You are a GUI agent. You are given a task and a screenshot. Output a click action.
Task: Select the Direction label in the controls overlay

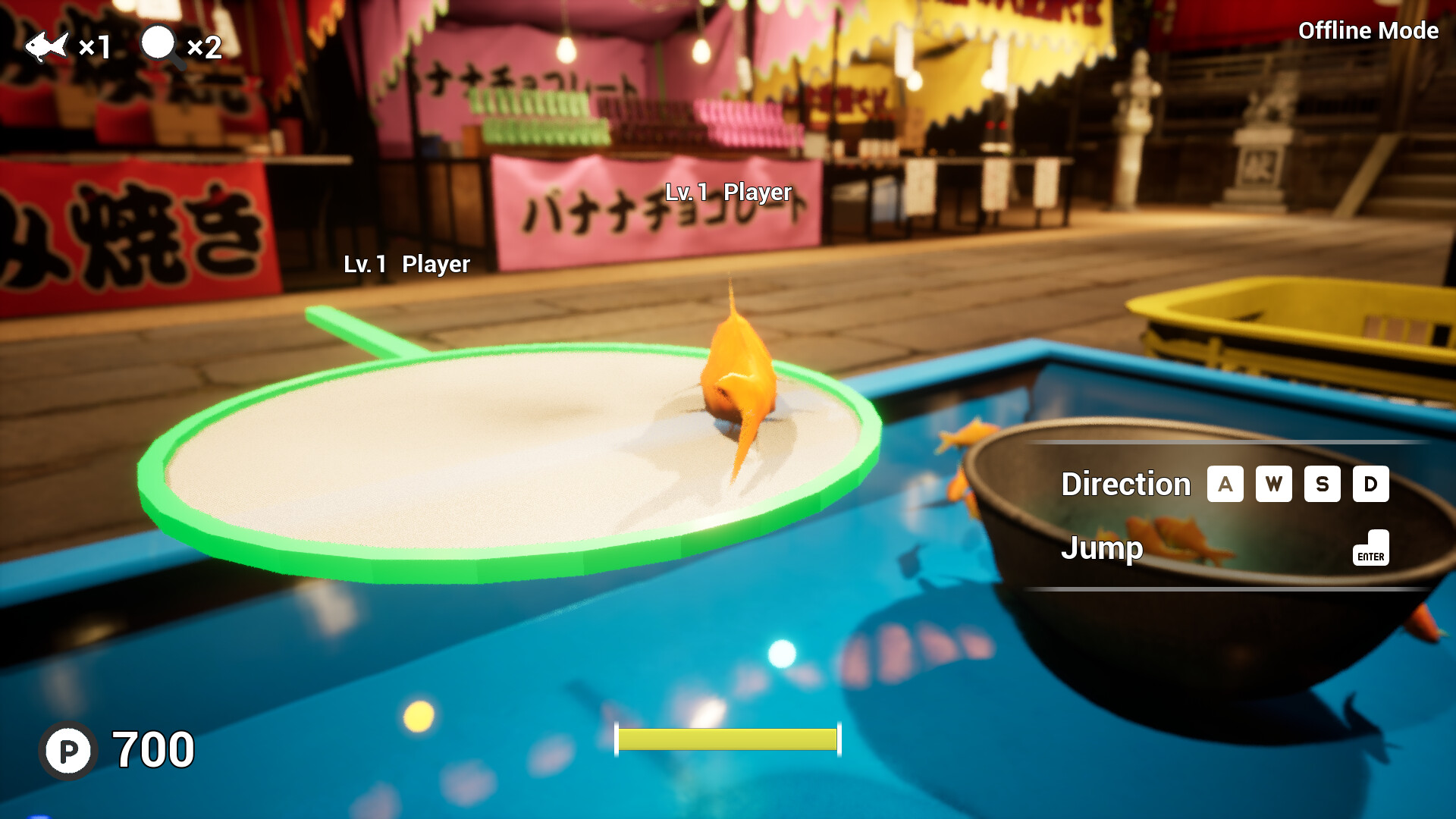coord(1125,484)
